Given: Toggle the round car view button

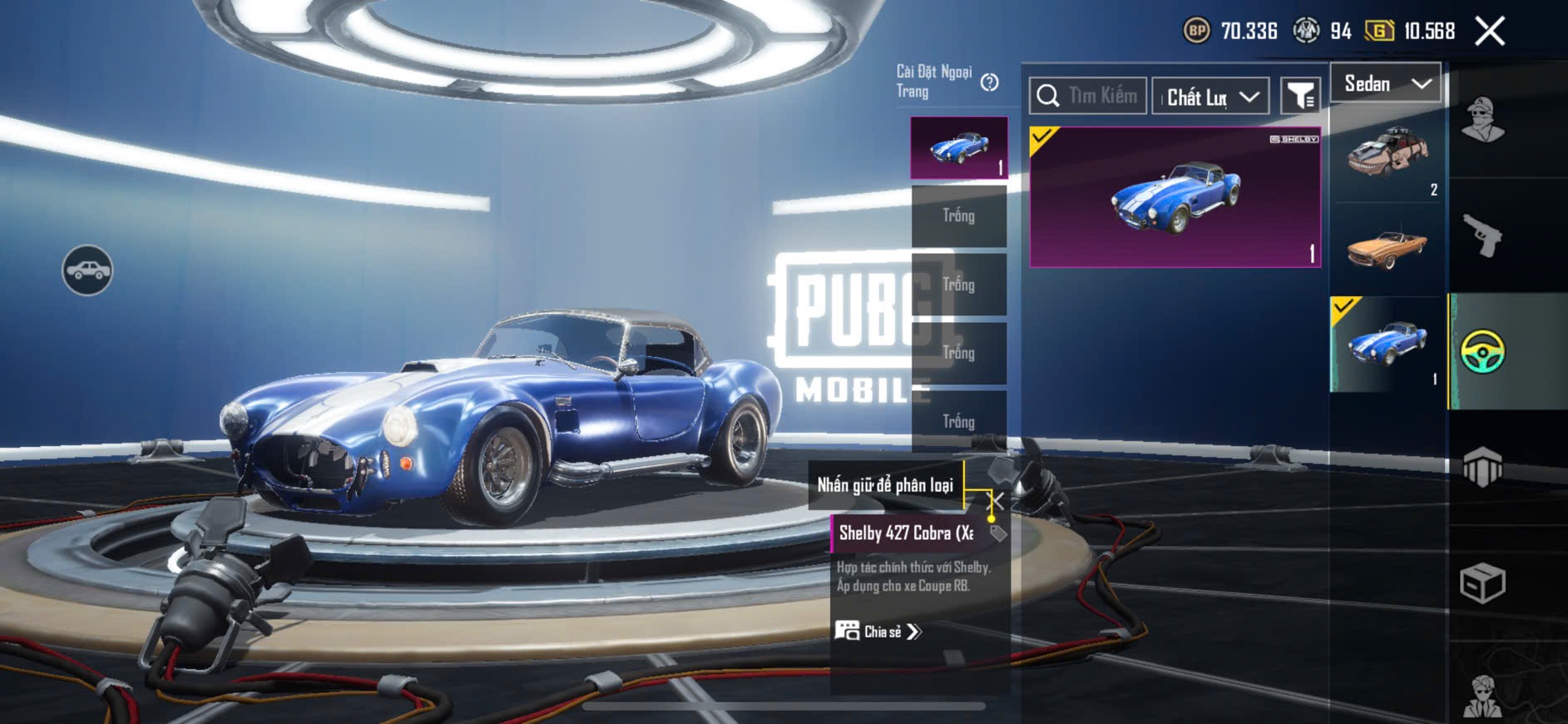Looking at the screenshot, I should [x=87, y=270].
